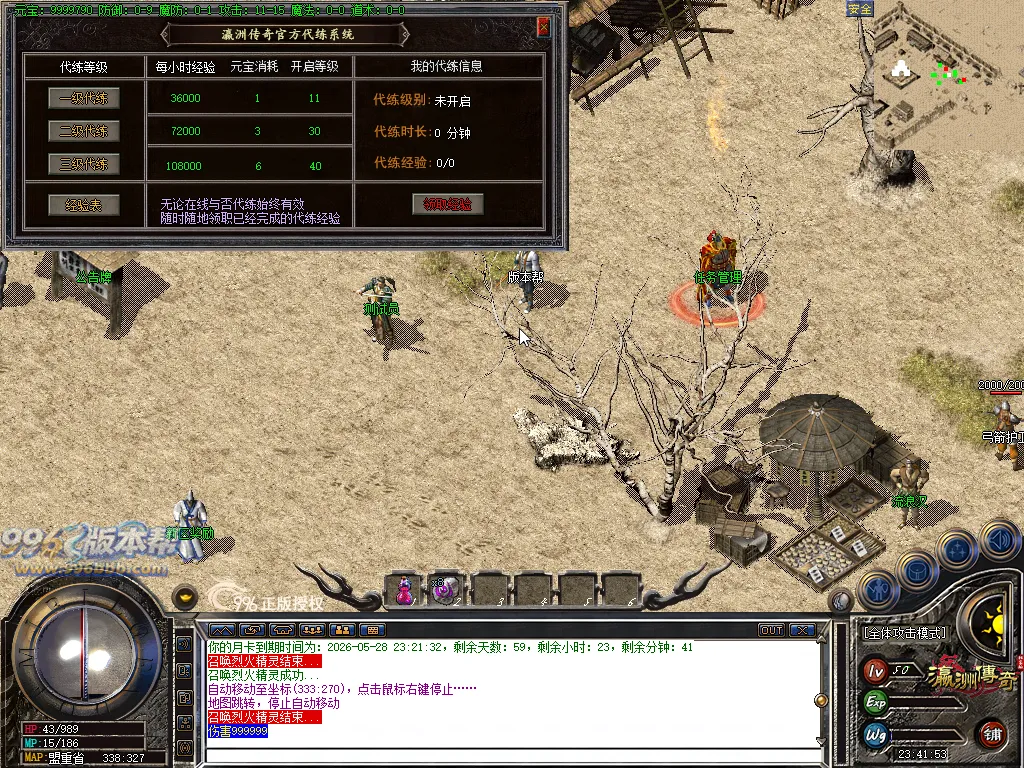Click the chat text input field
This screenshot has height=768, width=1024.
pos(510,755)
